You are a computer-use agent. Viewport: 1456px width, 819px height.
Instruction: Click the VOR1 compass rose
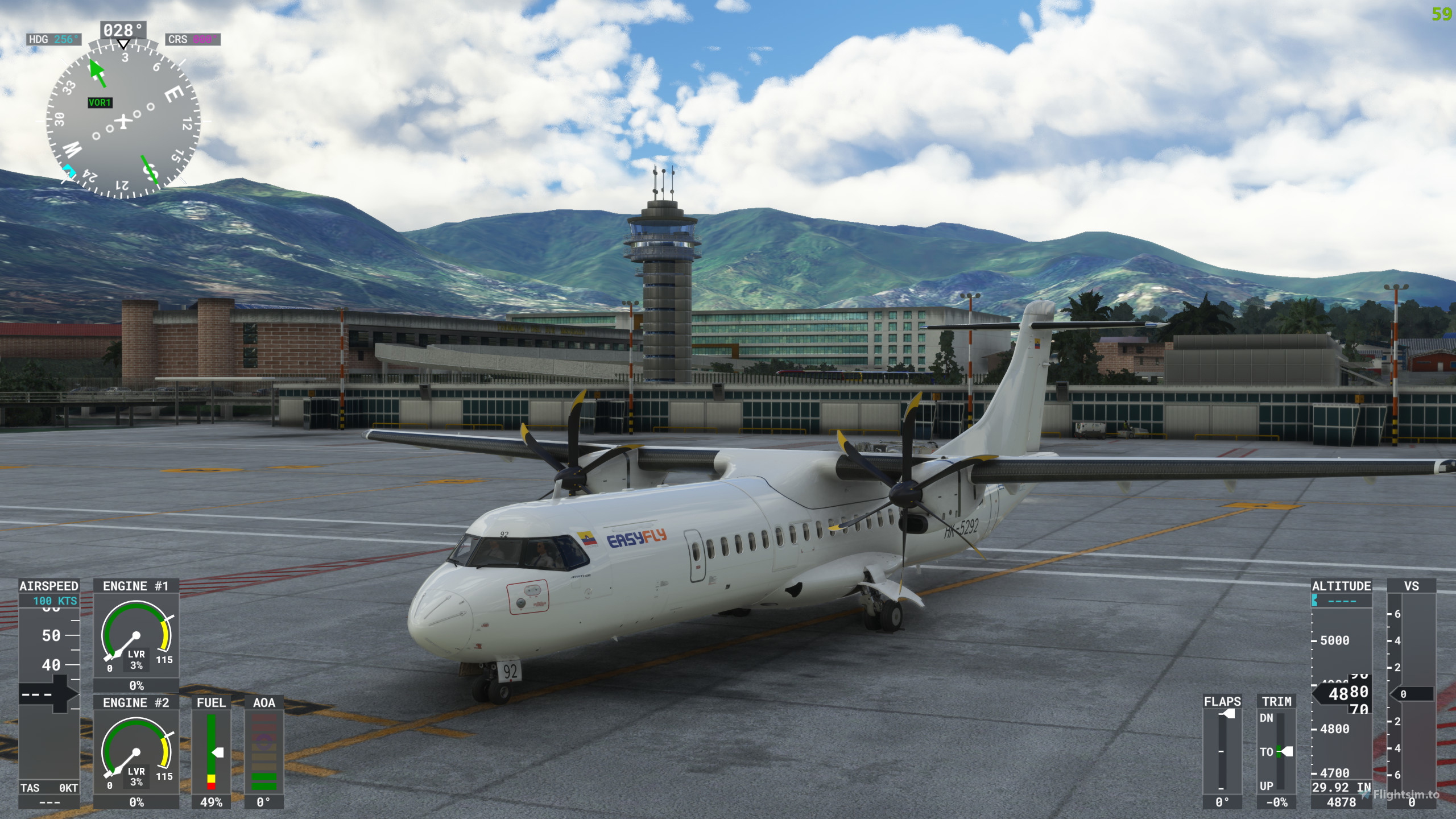pos(123,121)
